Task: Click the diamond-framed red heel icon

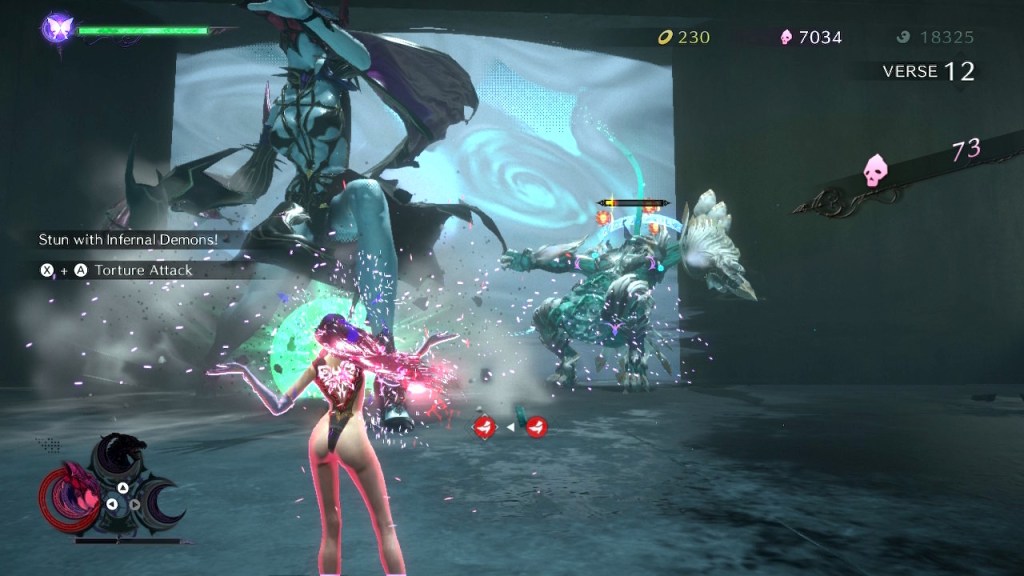Action: (485, 428)
